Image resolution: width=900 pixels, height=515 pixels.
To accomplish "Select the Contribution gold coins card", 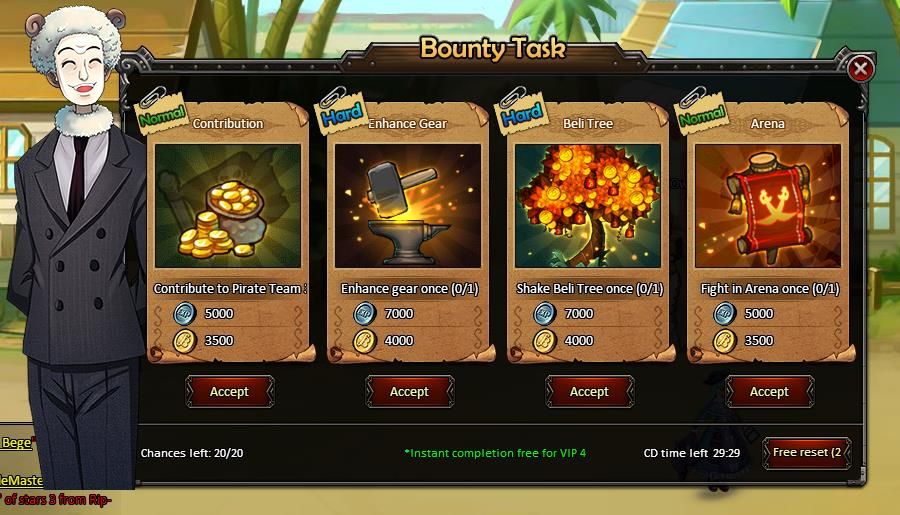I will (x=228, y=206).
